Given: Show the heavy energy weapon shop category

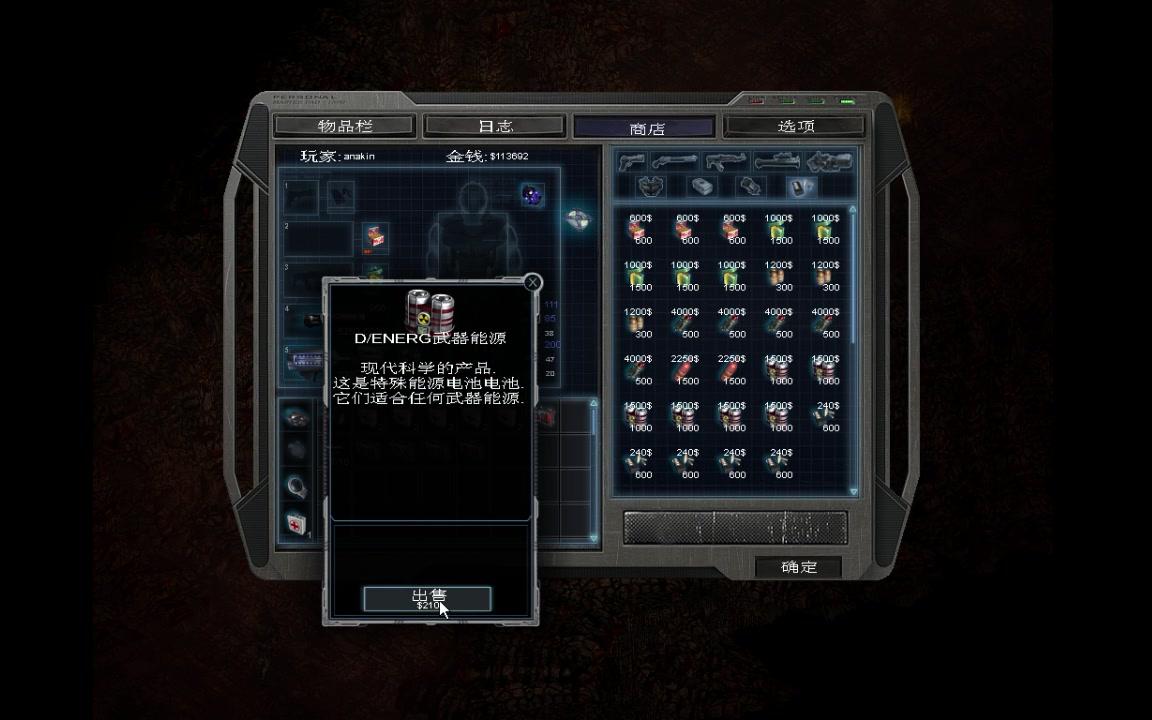Looking at the screenshot, I should click(829, 161).
